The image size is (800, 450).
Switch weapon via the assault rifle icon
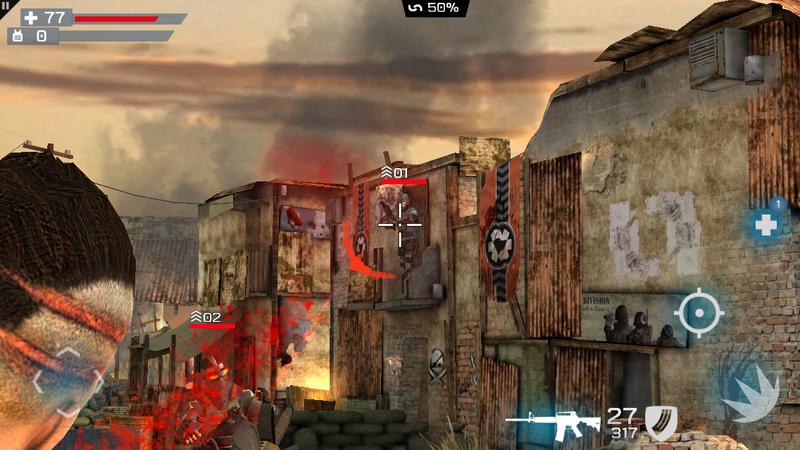pyautogui.click(x=553, y=420)
